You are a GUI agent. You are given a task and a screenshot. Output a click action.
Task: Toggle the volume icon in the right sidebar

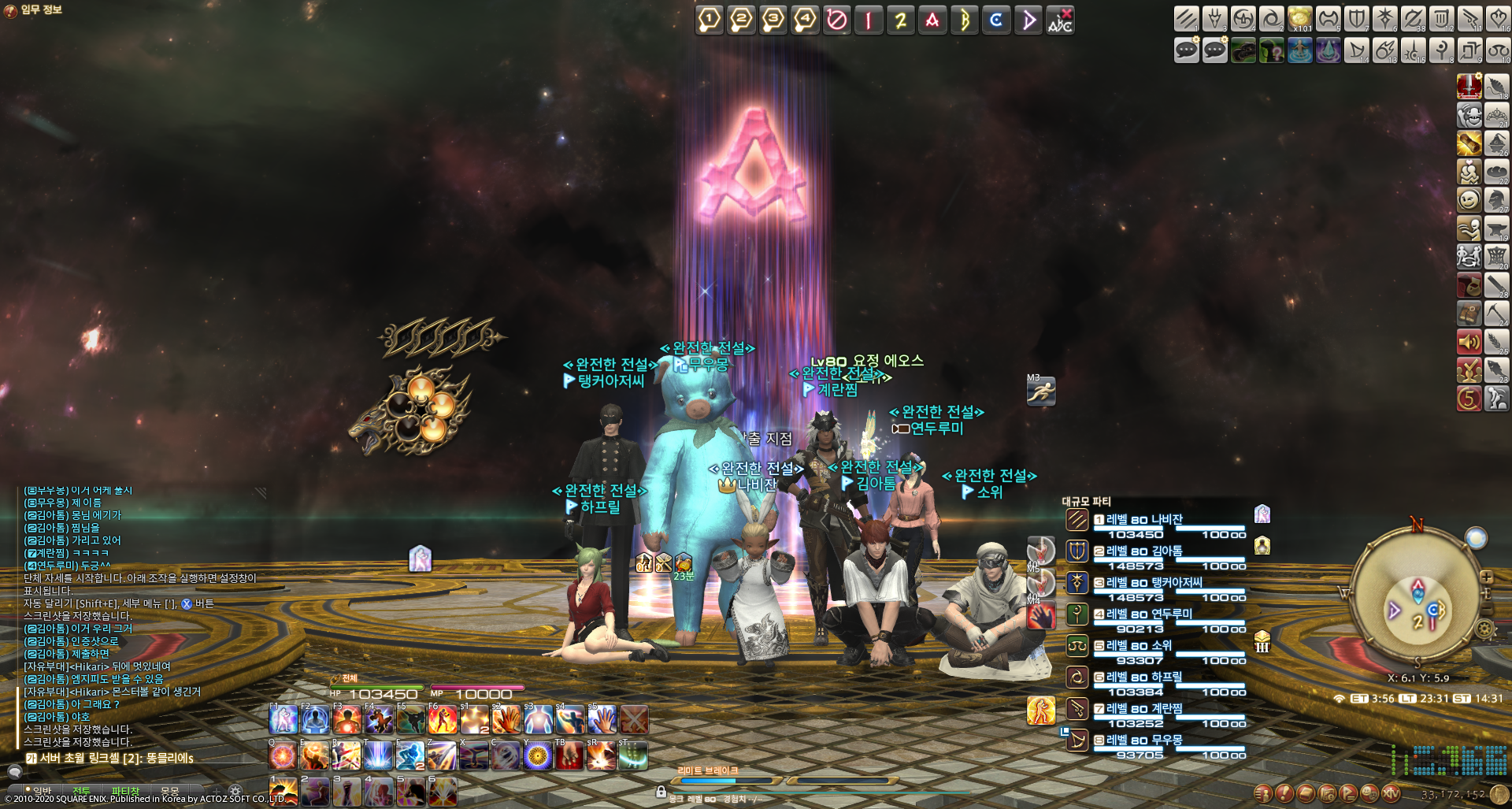point(1469,342)
